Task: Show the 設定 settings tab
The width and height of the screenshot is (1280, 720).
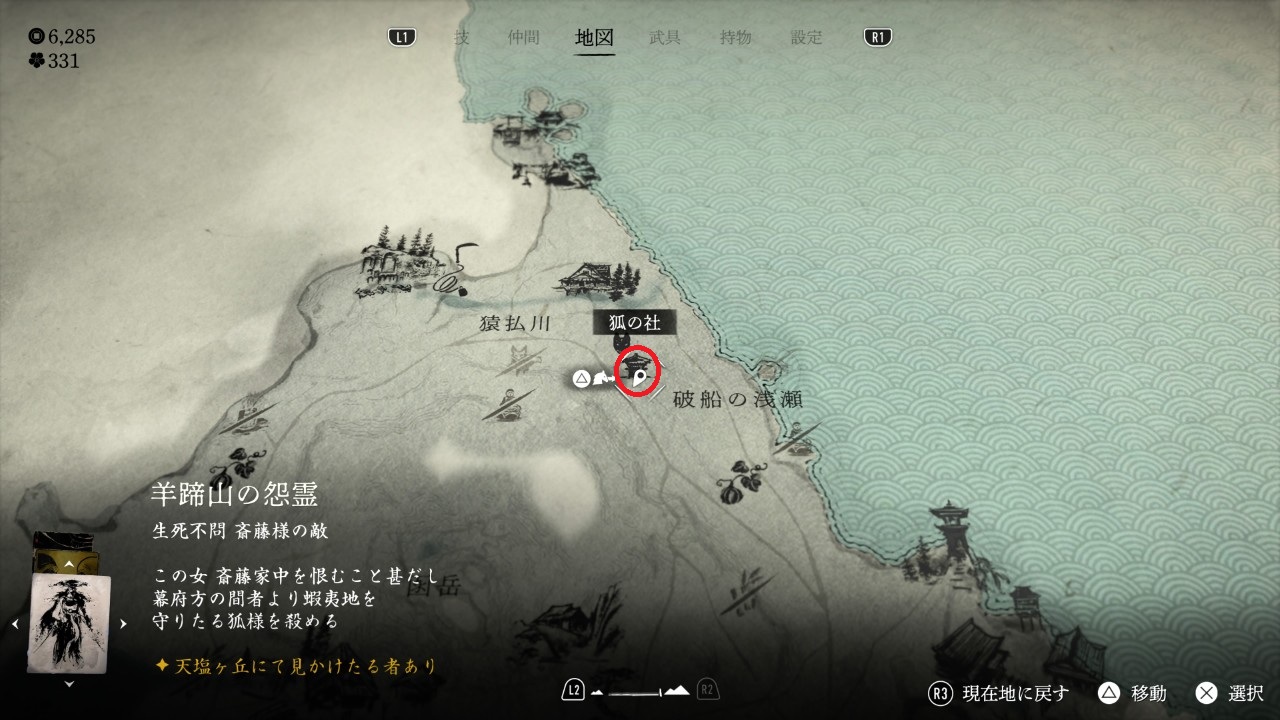Action: [806, 38]
